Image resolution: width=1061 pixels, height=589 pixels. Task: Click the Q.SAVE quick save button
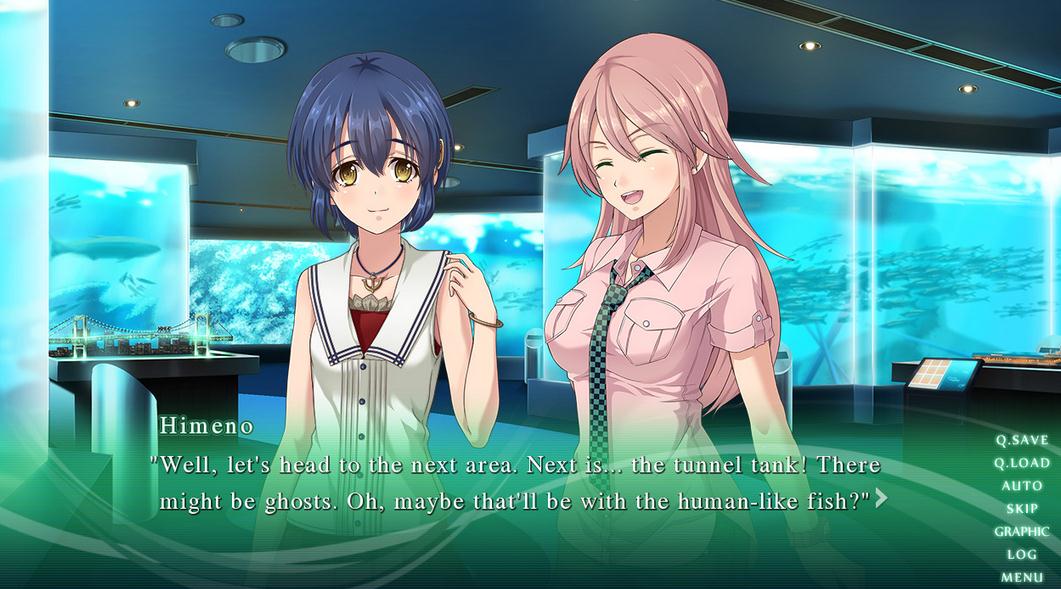click(x=1021, y=440)
